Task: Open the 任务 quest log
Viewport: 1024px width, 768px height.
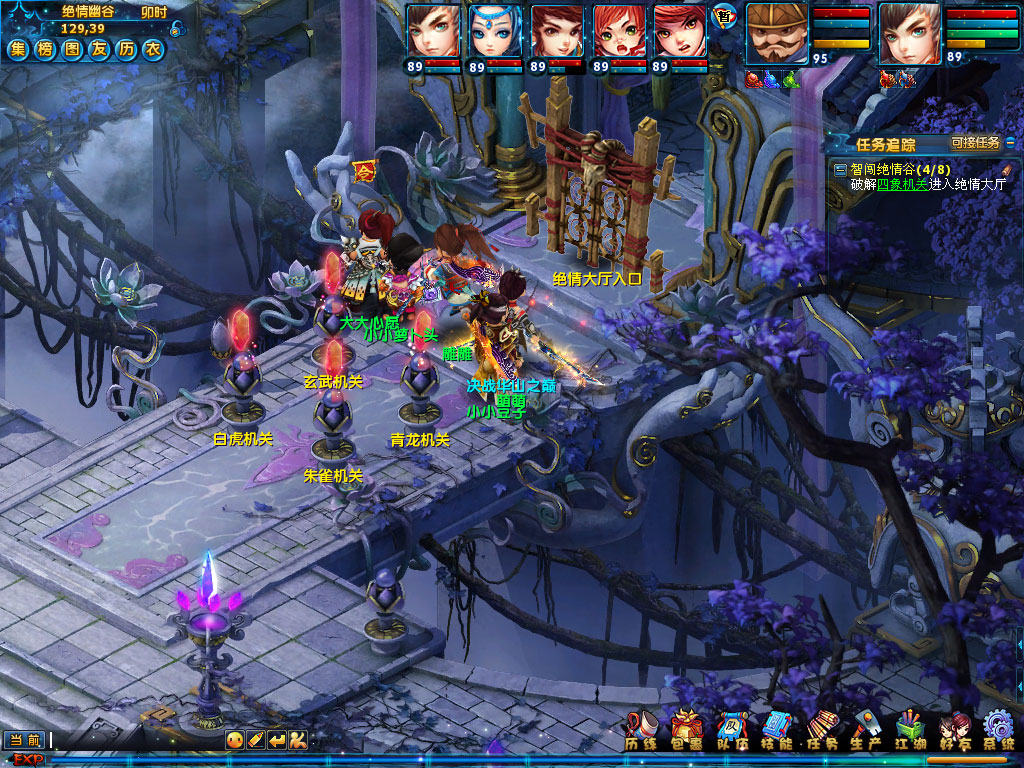Action: [x=821, y=729]
